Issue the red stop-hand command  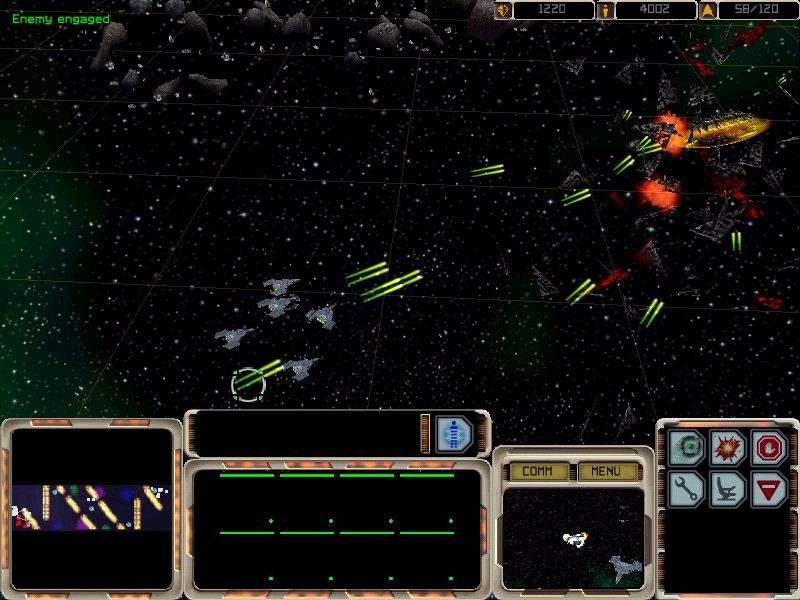[767, 448]
